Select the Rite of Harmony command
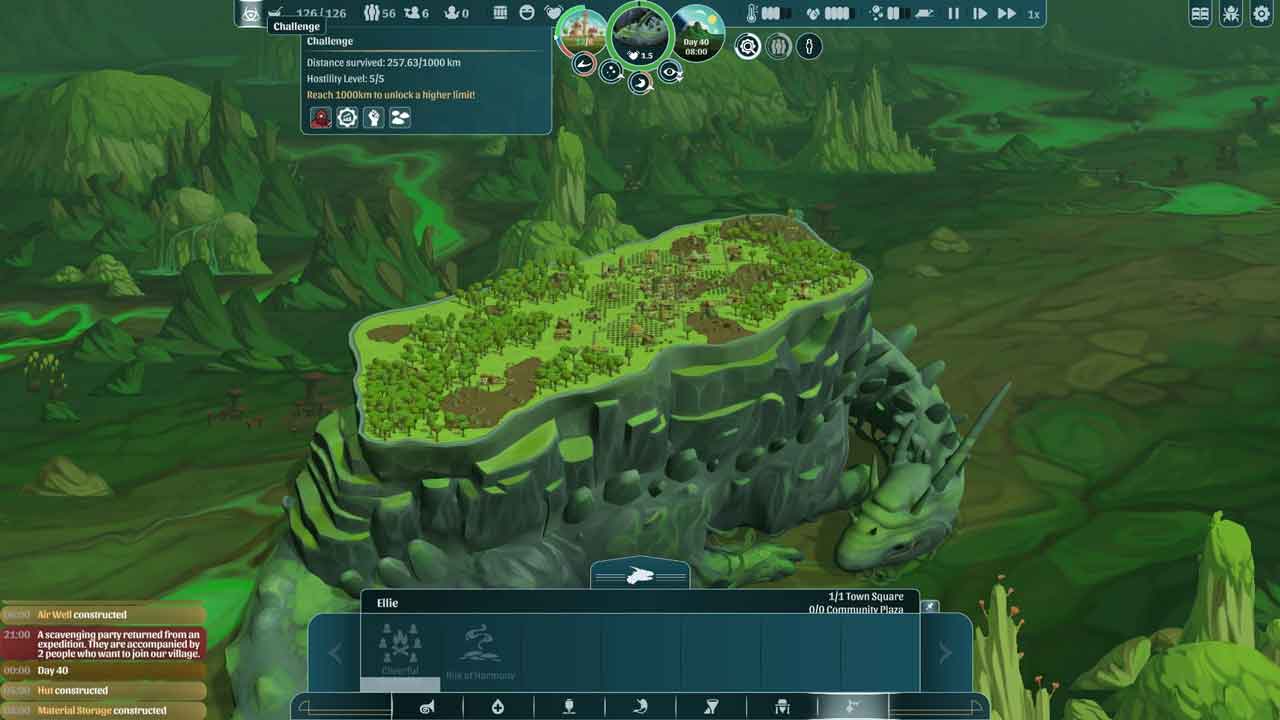This screenshot has height=720, width=1280. (480, 650)
